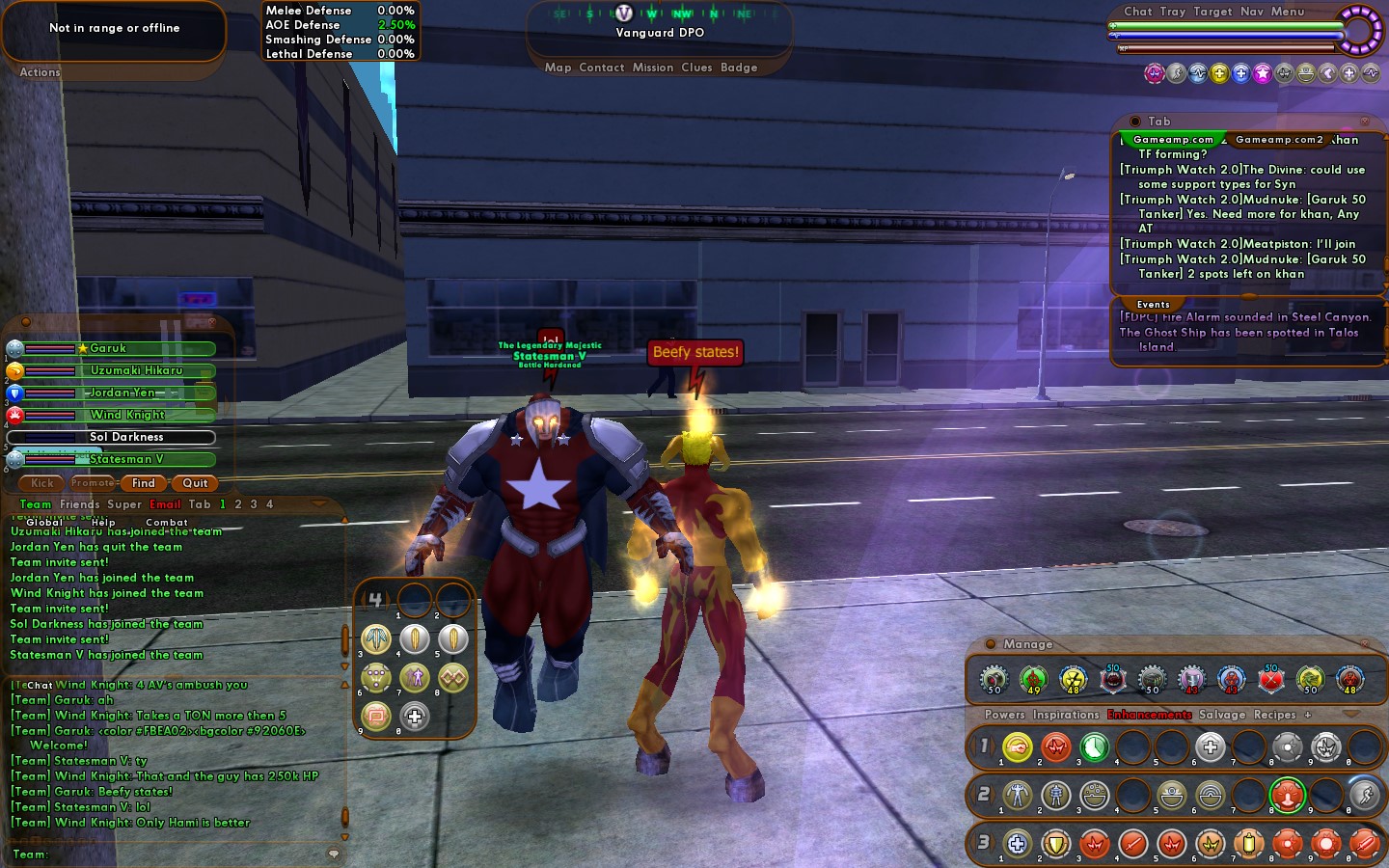Switch to the Inspirations tab
This screenshot has height=868, width=1389.
1066,715
